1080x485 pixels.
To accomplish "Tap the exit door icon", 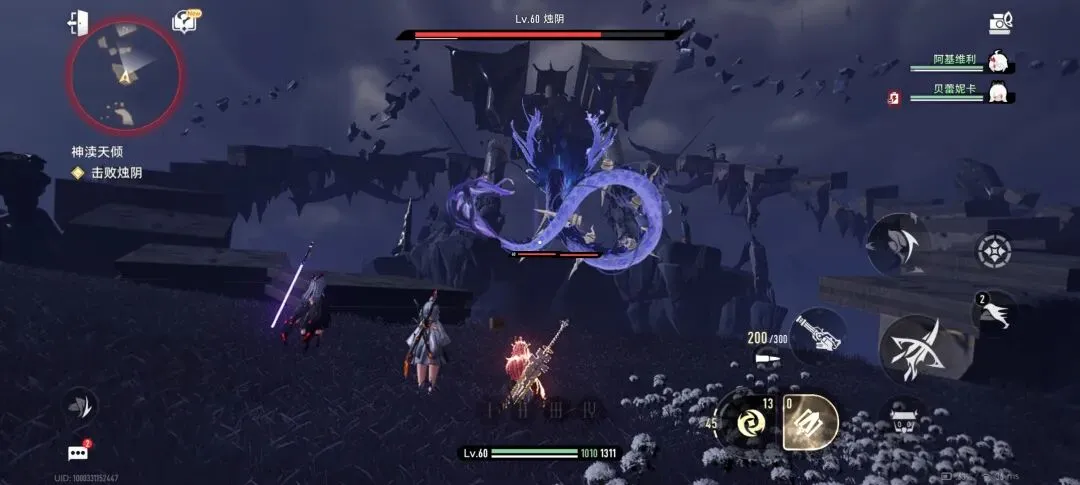I will coord(78,22).
